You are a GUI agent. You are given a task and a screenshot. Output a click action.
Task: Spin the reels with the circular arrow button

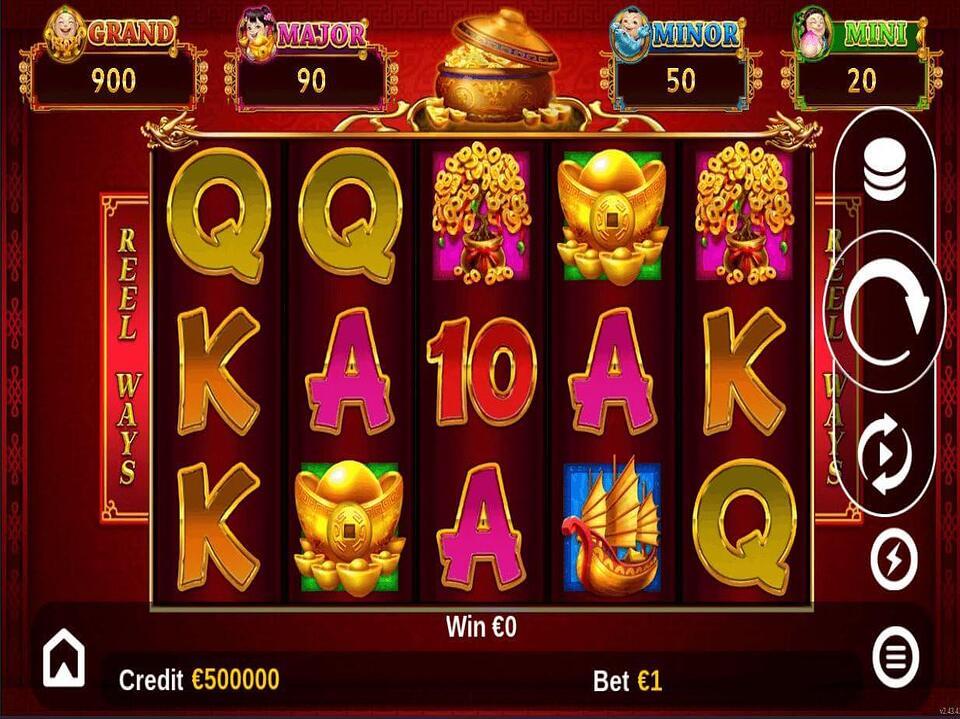click(x=885, y=309)
